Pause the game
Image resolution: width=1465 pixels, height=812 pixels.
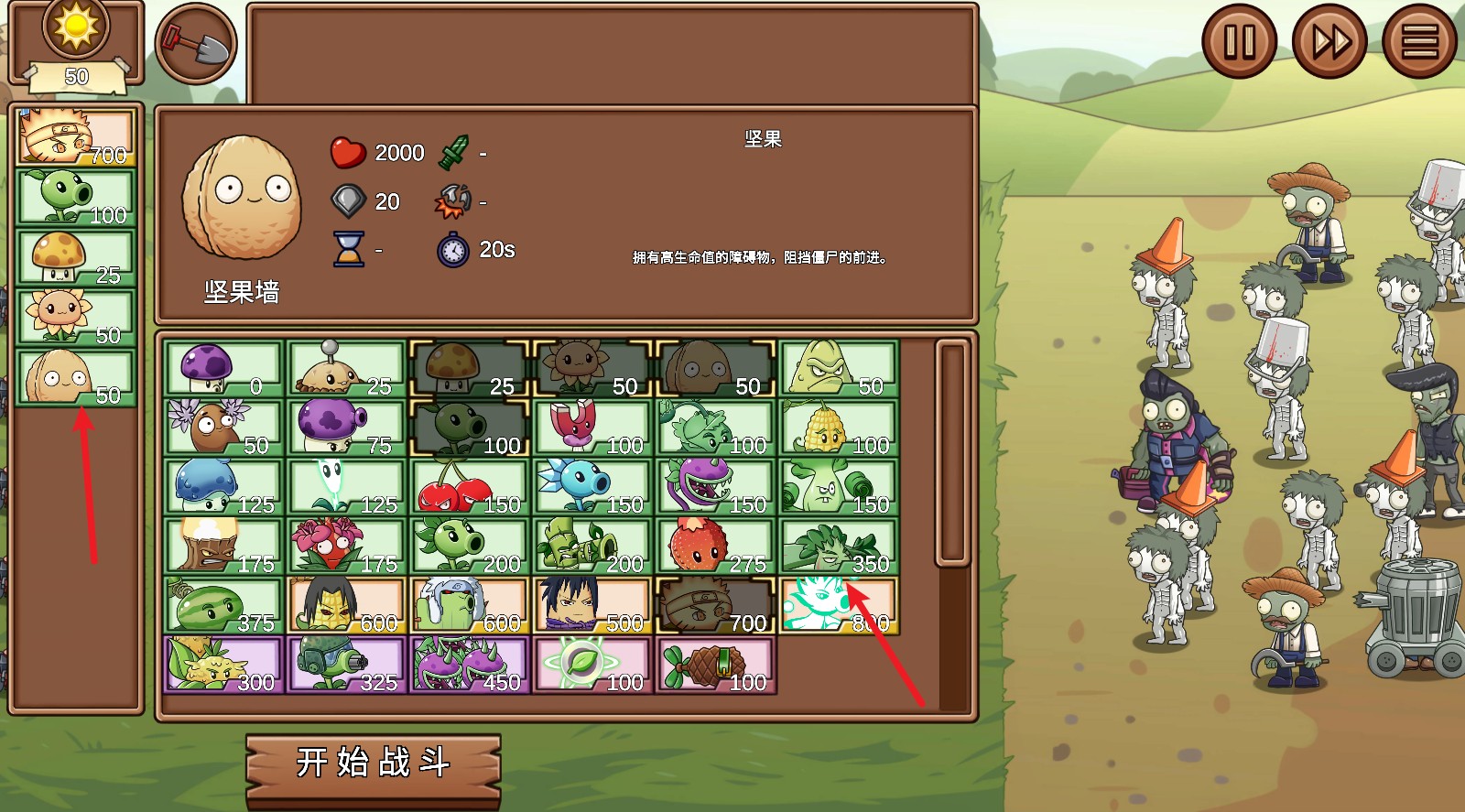1241,40
